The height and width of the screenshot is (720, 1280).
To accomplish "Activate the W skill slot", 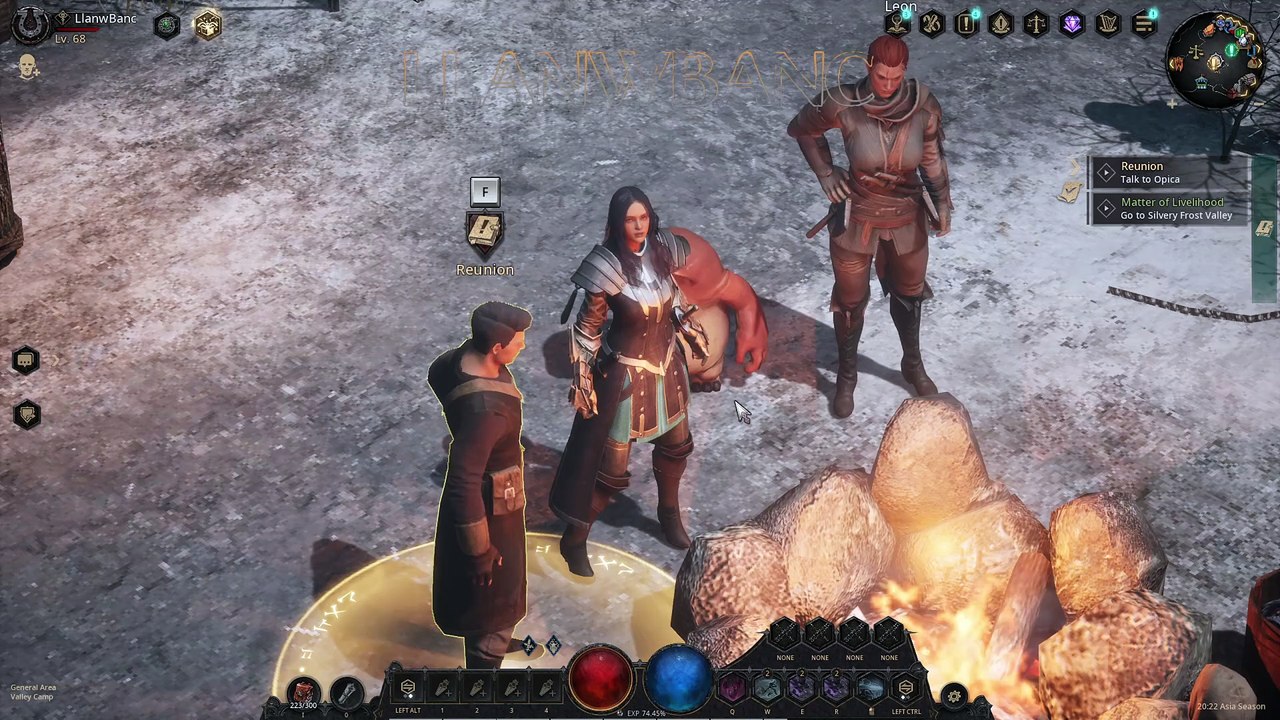I will point(767,688).
